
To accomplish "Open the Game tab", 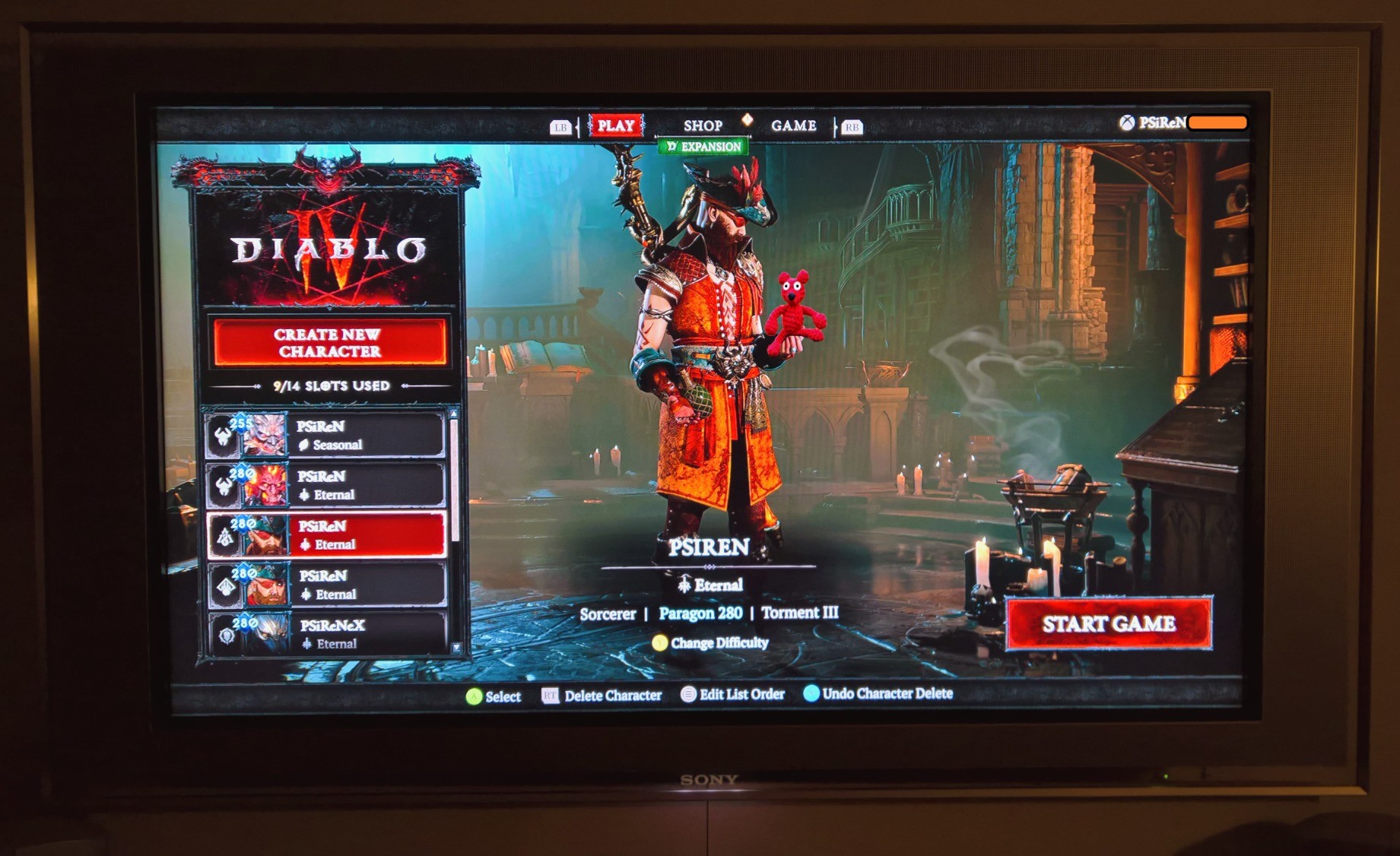I will click(793, 126).
